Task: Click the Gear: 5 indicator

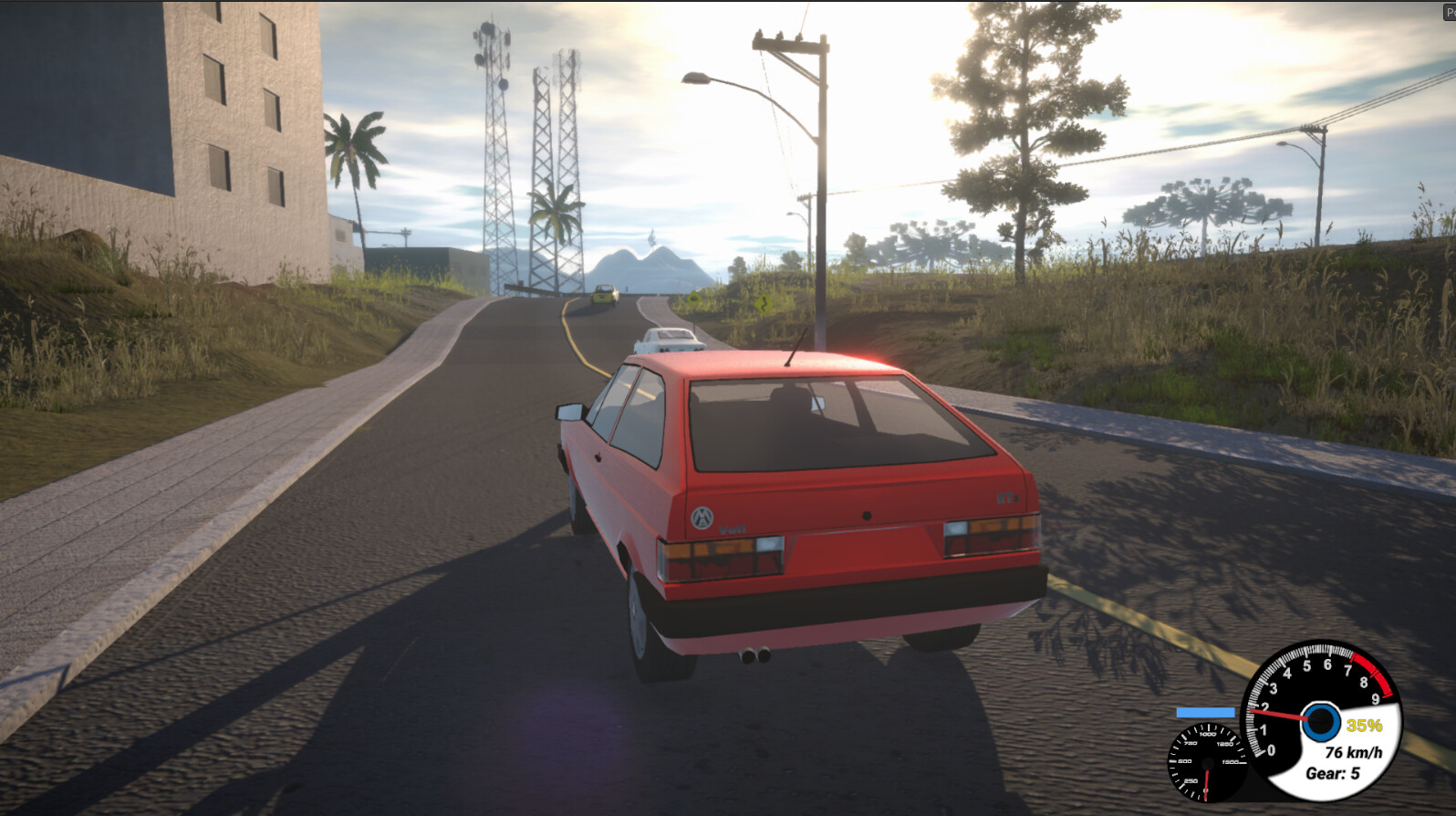Action: [1333, 772]
